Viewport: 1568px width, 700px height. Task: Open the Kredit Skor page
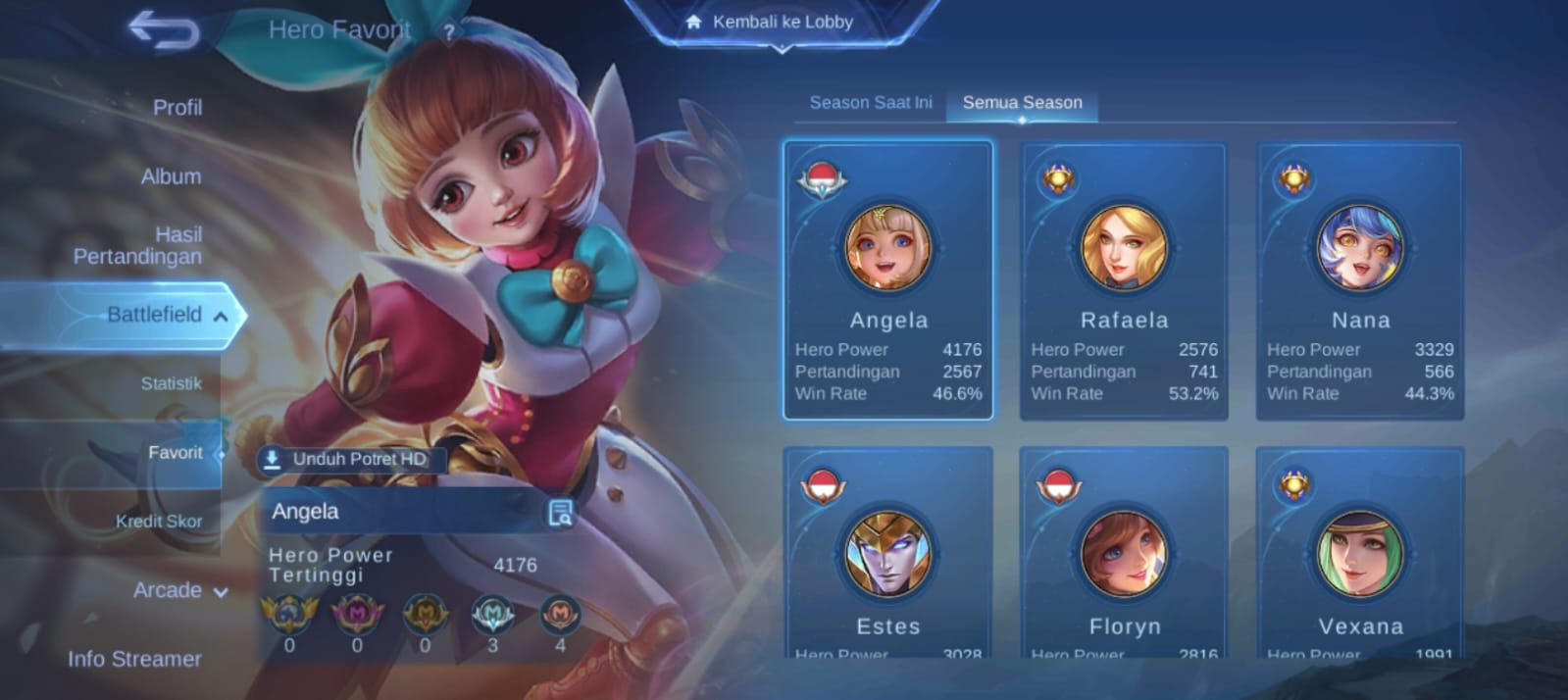(158, 521)
